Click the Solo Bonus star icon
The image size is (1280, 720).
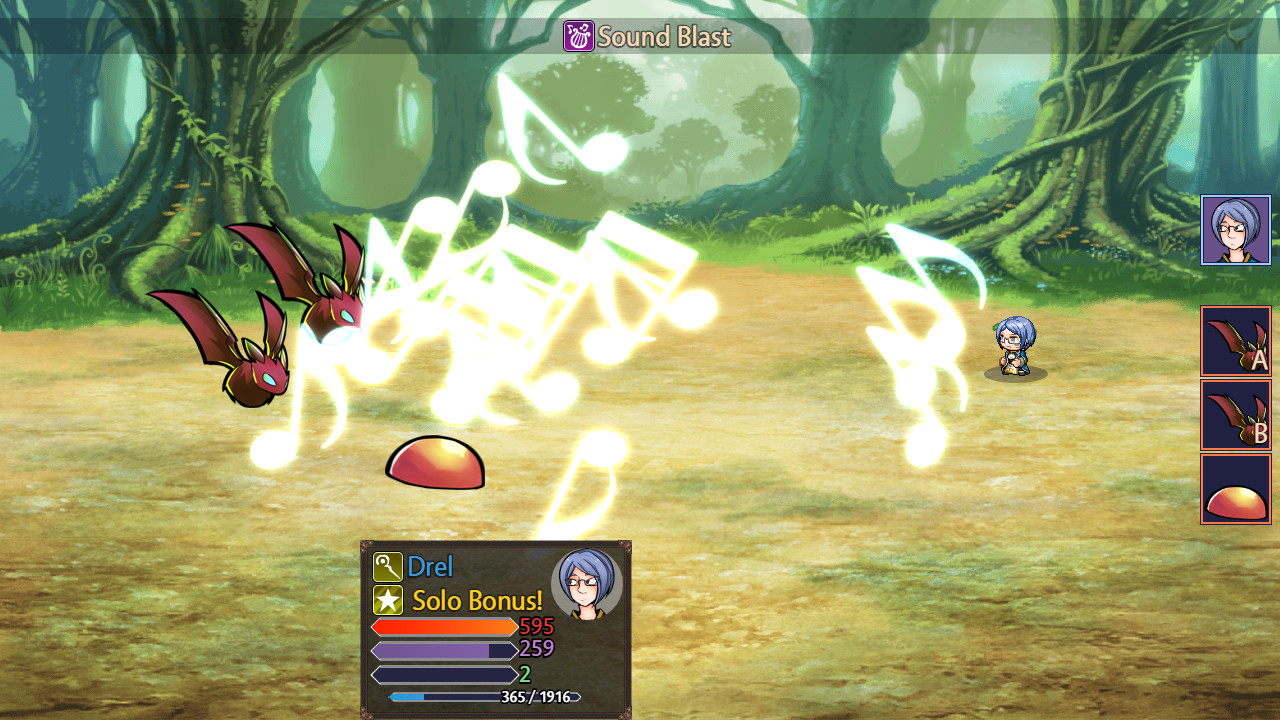[x=387, y=601]
